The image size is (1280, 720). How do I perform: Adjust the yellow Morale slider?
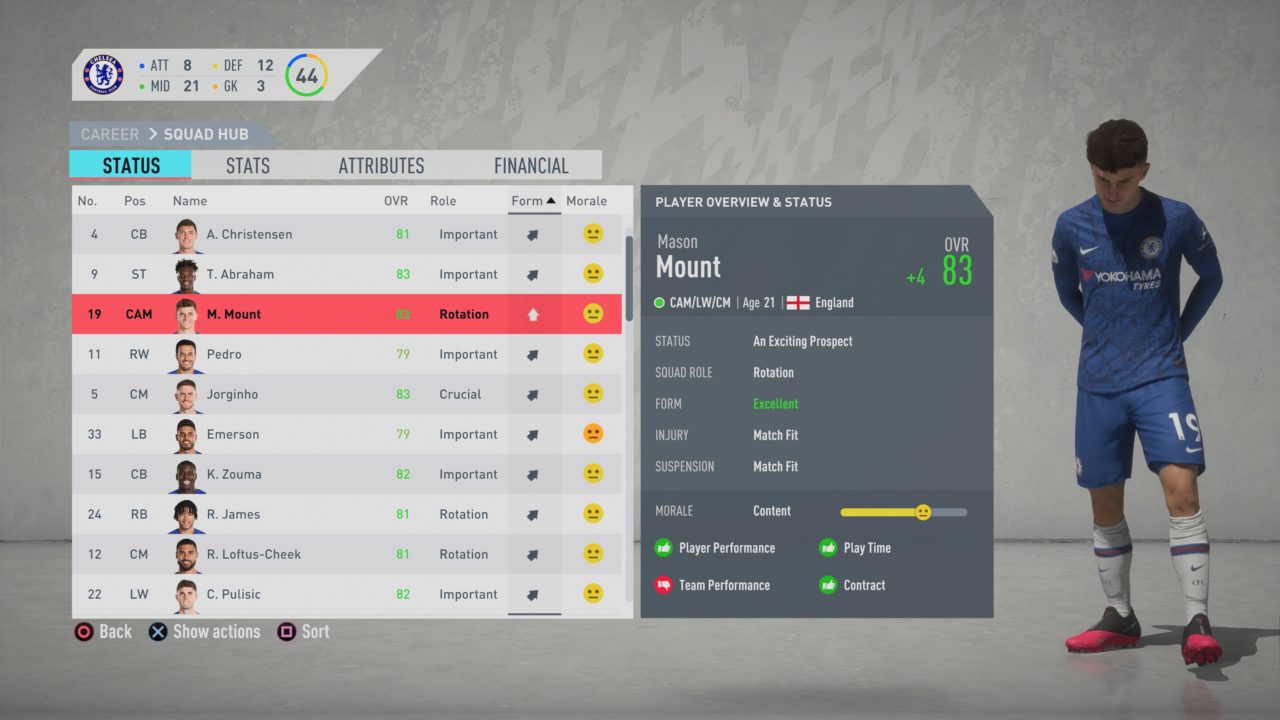tap(922, 511)
